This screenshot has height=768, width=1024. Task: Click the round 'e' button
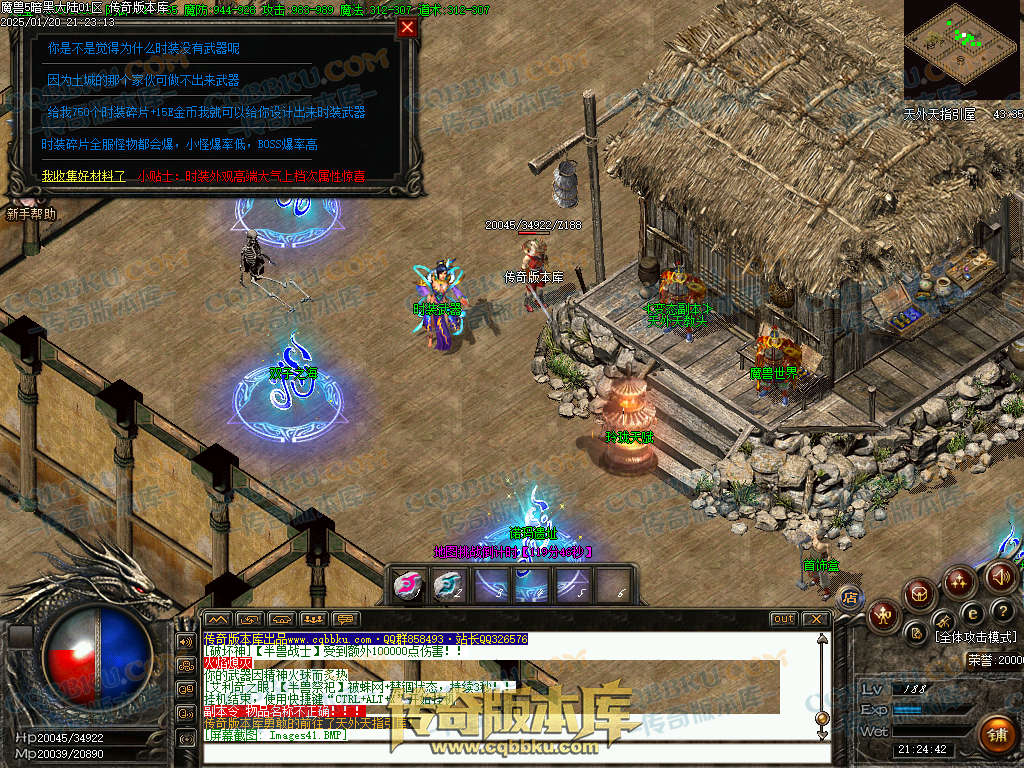(x=971, y=613)
